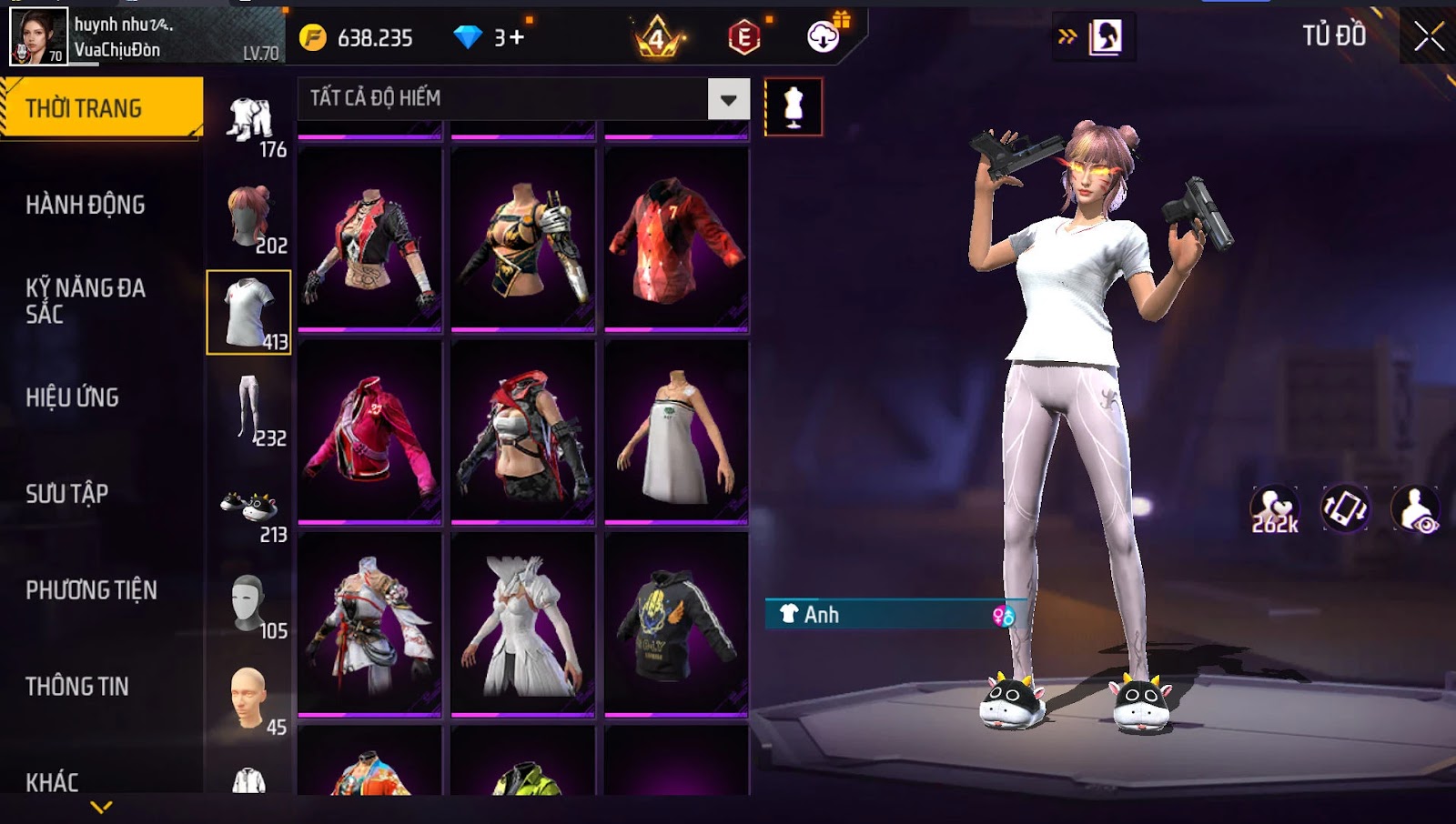Select the THÔNG TIN menu entry
Screen dimensions: 1456x824
[77, 687]
